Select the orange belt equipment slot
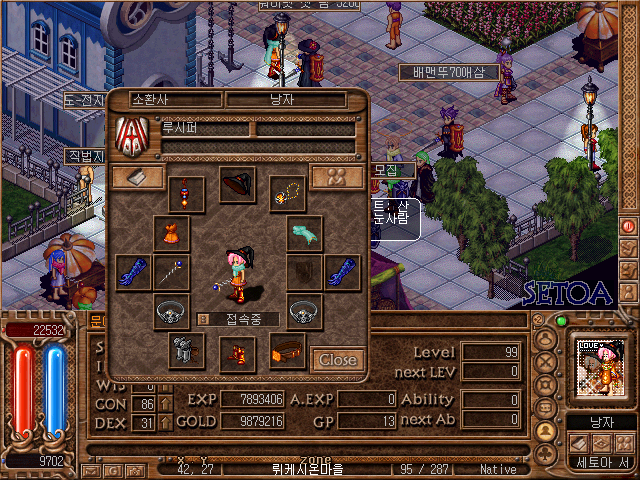Viewport: 640px width, 480px height. tap(288, 350)
